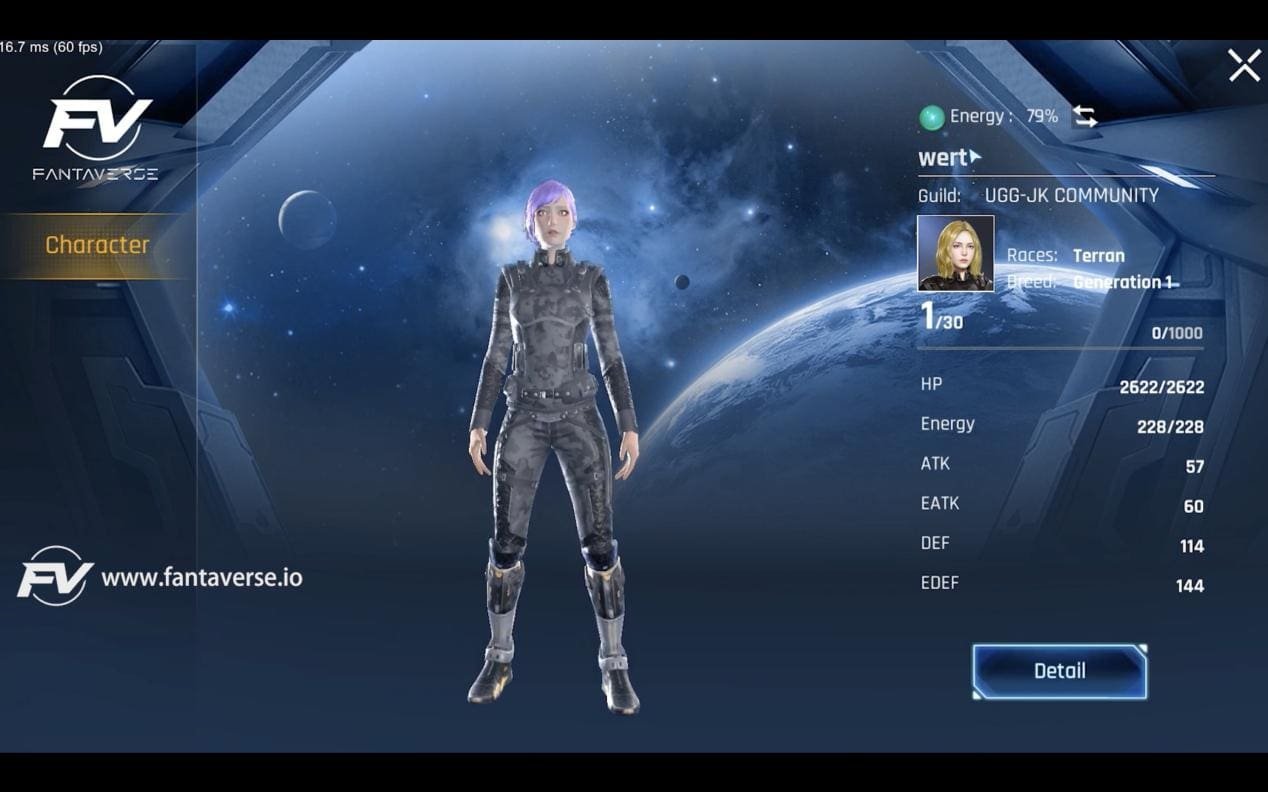The height and width of the screenshot is (792, 1268).
Task: Click the swap arrows next to Energy
Action: [1085, 117]
